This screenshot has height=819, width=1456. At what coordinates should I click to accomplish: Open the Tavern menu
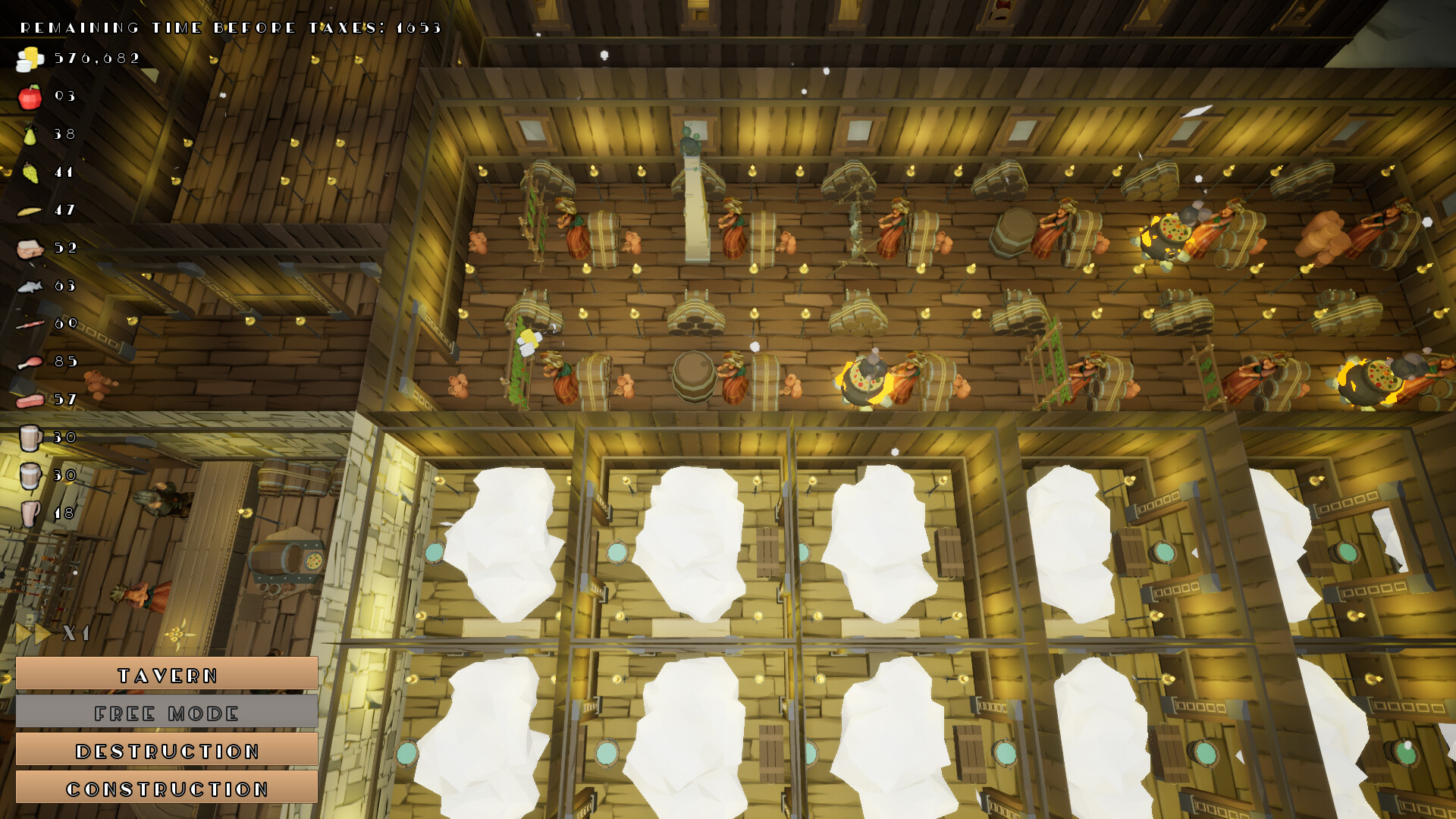[167, 675]
